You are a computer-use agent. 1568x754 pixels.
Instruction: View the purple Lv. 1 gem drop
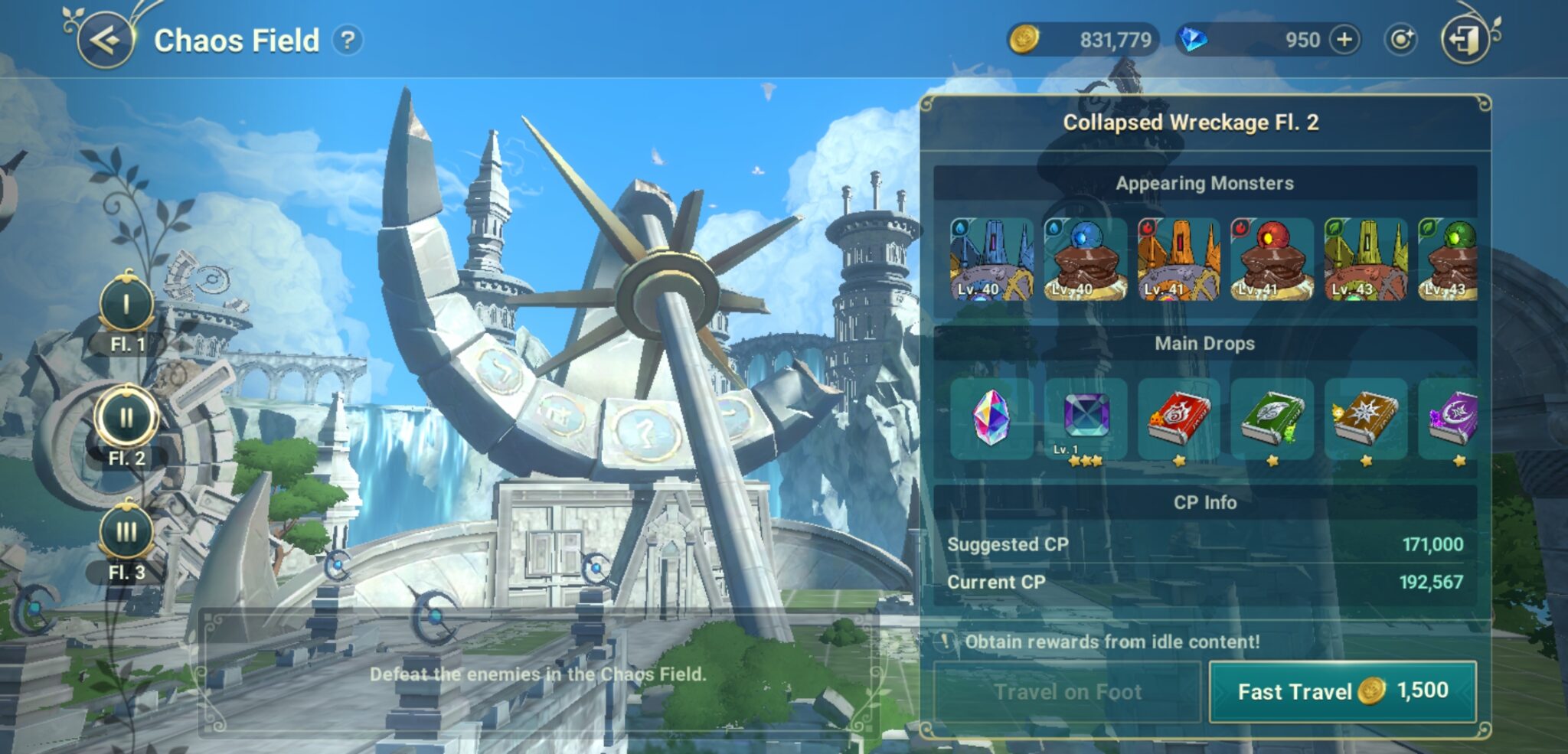[1086, 418]
